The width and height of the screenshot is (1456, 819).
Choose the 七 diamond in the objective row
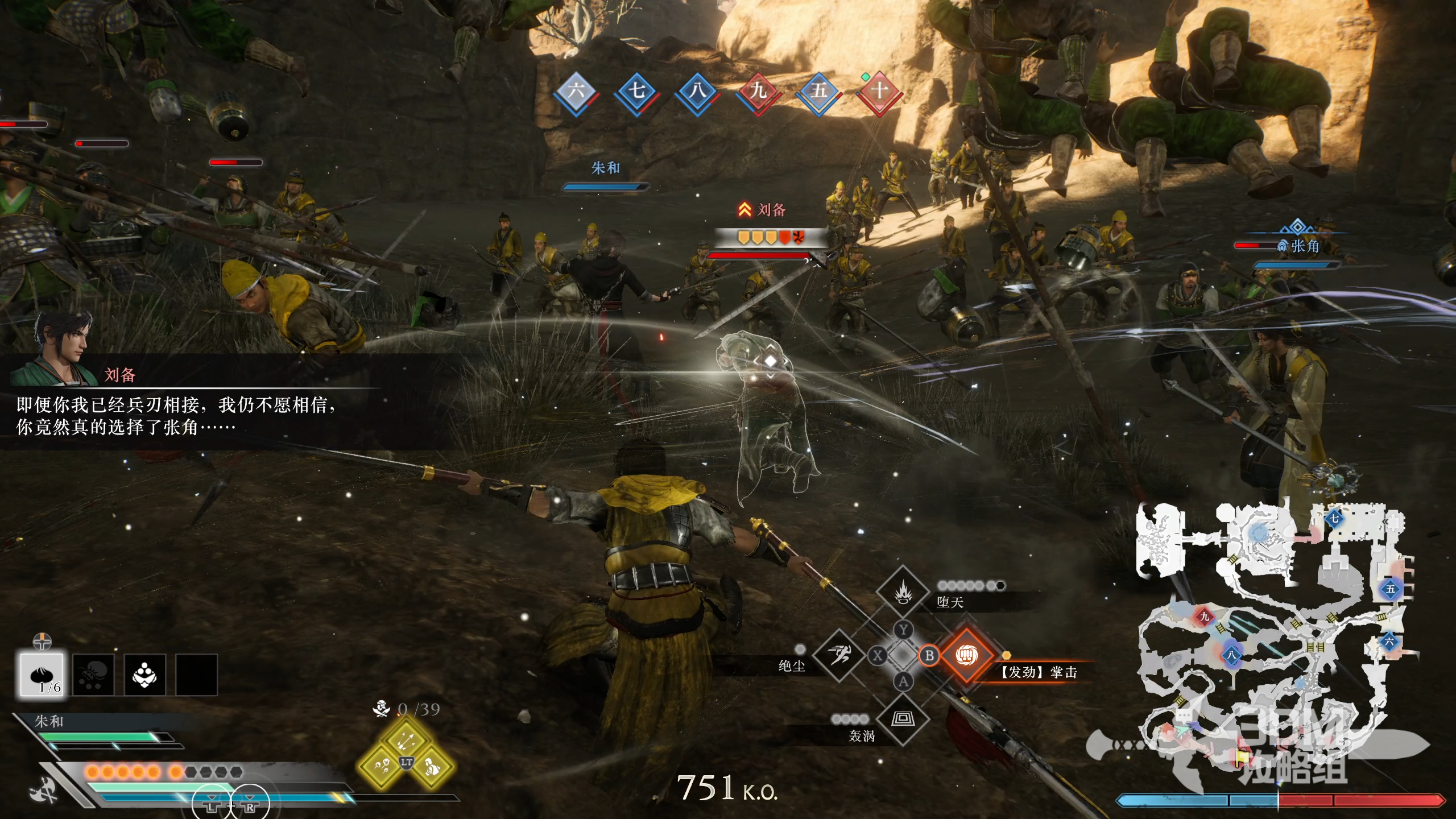pos(636,92)
